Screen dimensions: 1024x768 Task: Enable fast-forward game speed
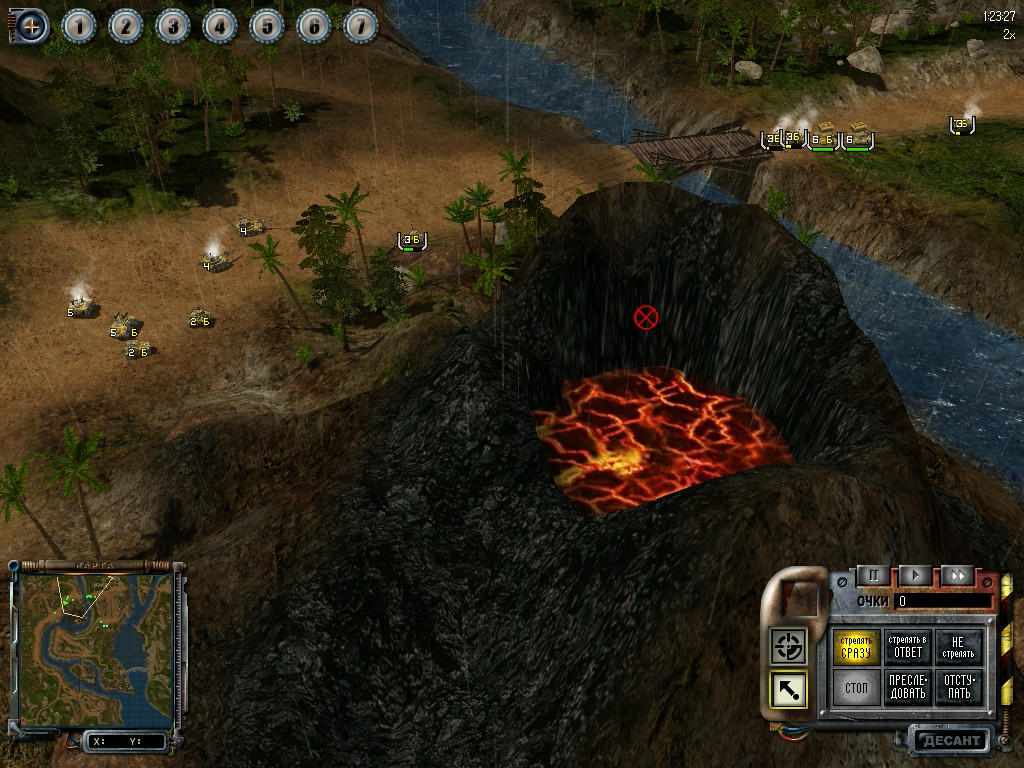click(957, 575)
